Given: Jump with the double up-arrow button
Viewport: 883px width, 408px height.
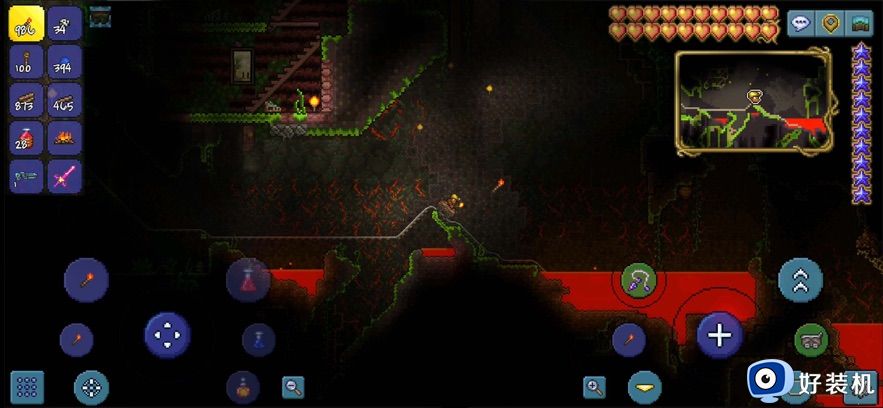Looking at the screenshot, I should [x=800, y=281].
